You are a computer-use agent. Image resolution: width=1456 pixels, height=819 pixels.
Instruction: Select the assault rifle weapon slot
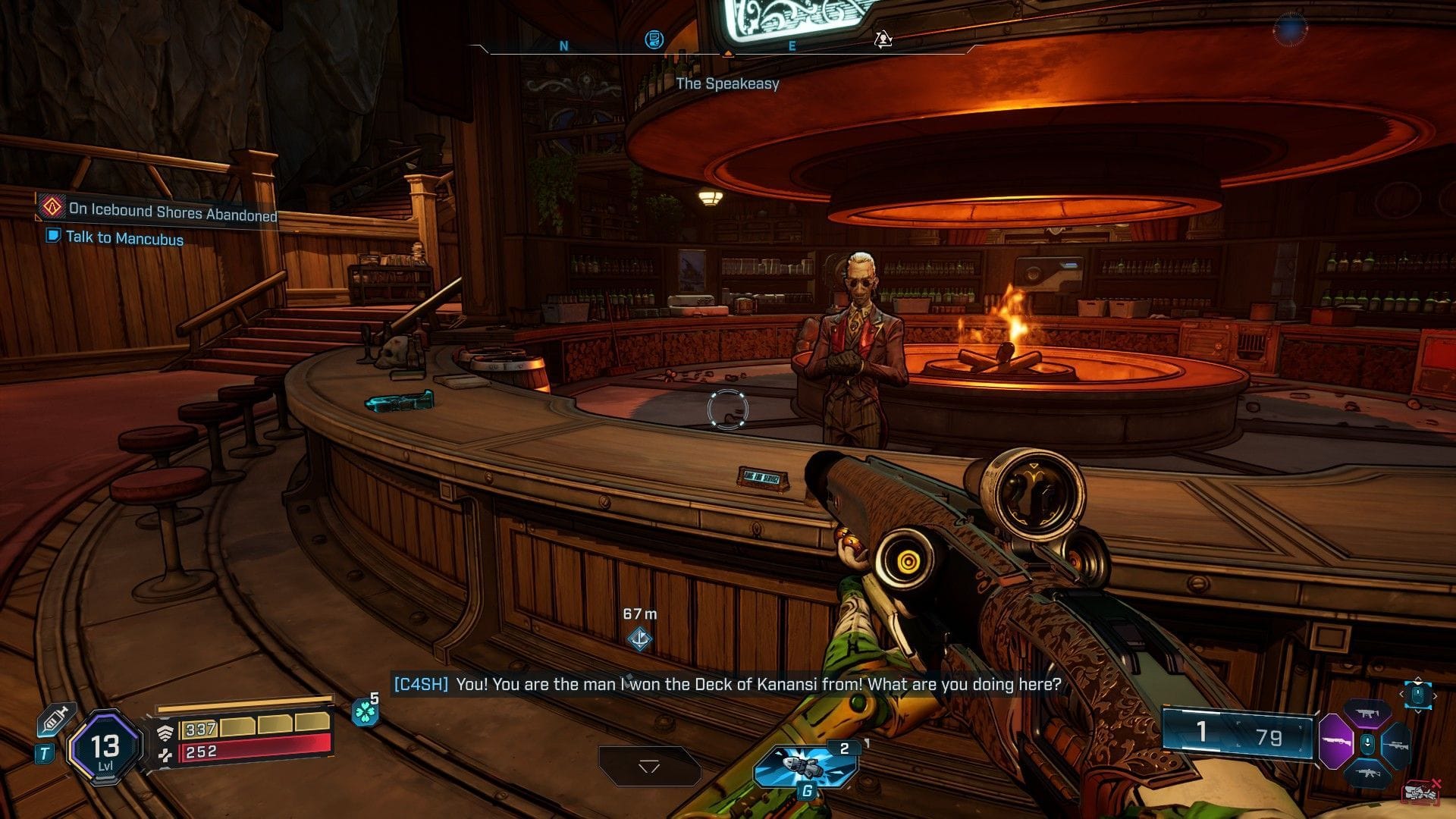1370,772
